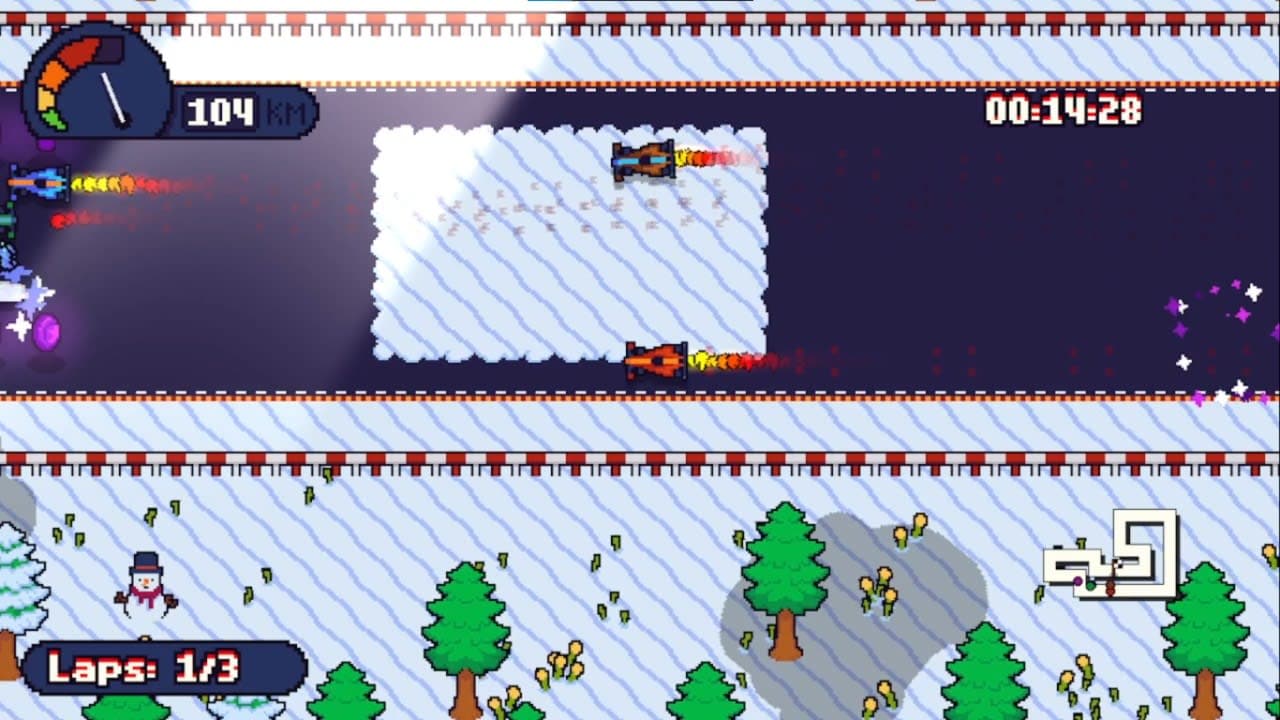Click the player position dot on the minimap
The height and width of the screenshot is (720, 1280).
tap(1078, 580)
